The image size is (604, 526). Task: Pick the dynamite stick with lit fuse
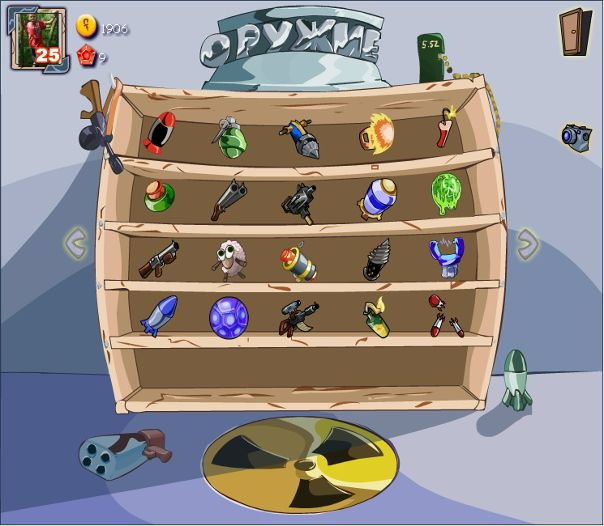pyautogui.click(x=445, y=129)
